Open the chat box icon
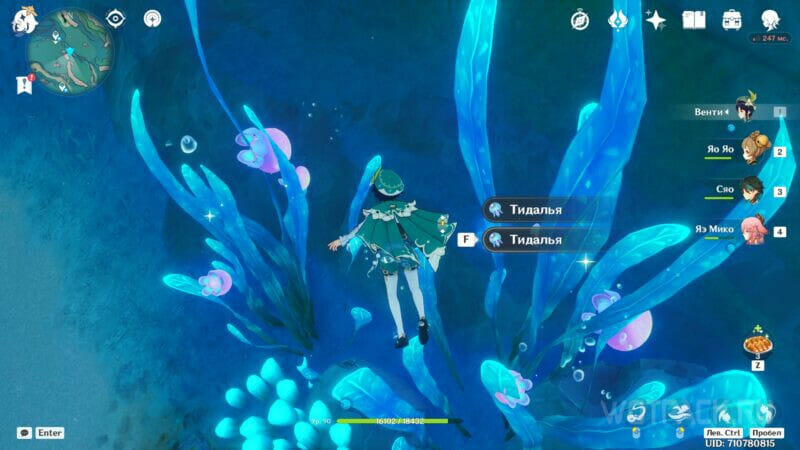800x450 pixels. click(x=24, y=433)
